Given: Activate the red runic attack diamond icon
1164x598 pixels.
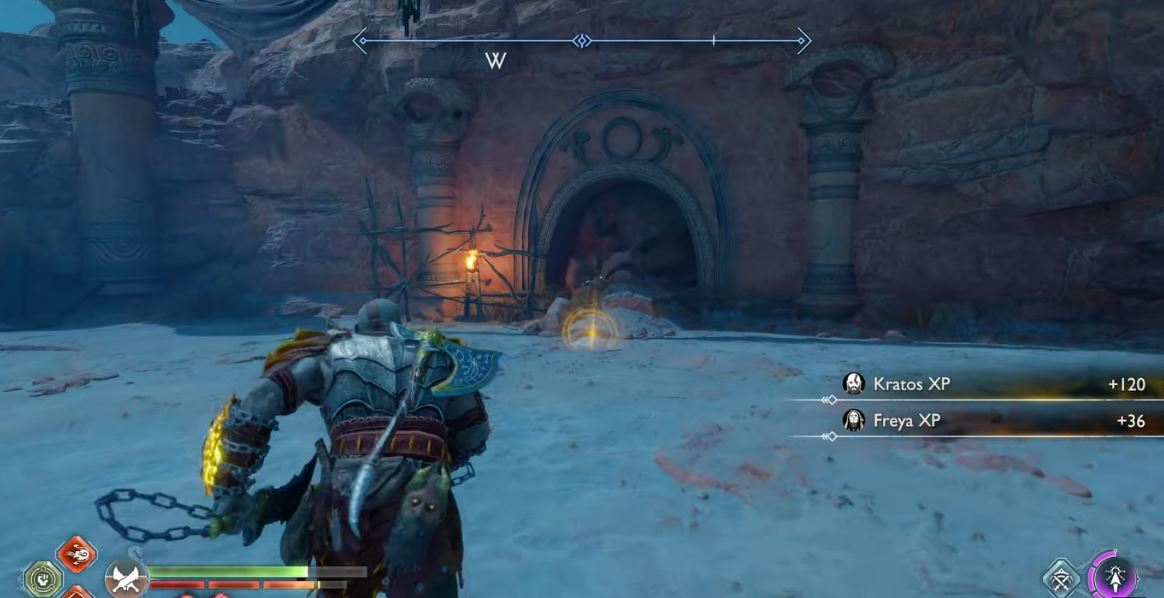Looking at the screenshot, I should [77, 553].
